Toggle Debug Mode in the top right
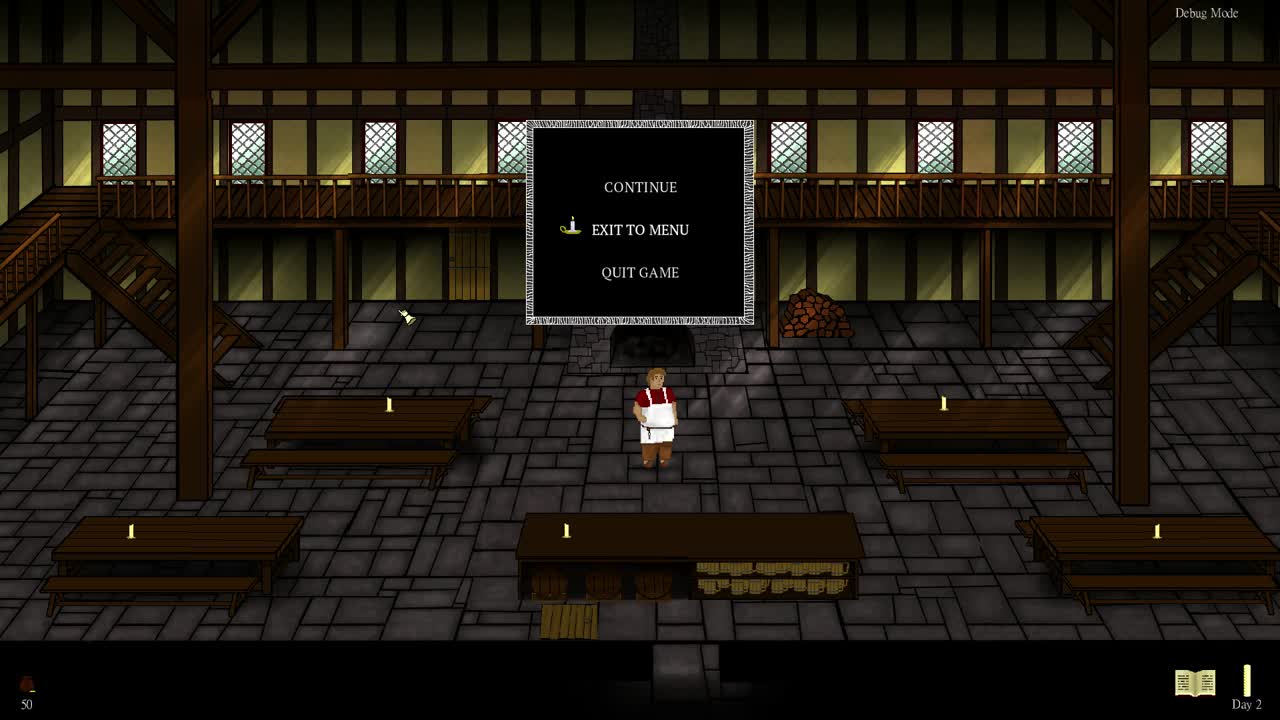This screenshot has height=720, width=1280. point(1207,13)
